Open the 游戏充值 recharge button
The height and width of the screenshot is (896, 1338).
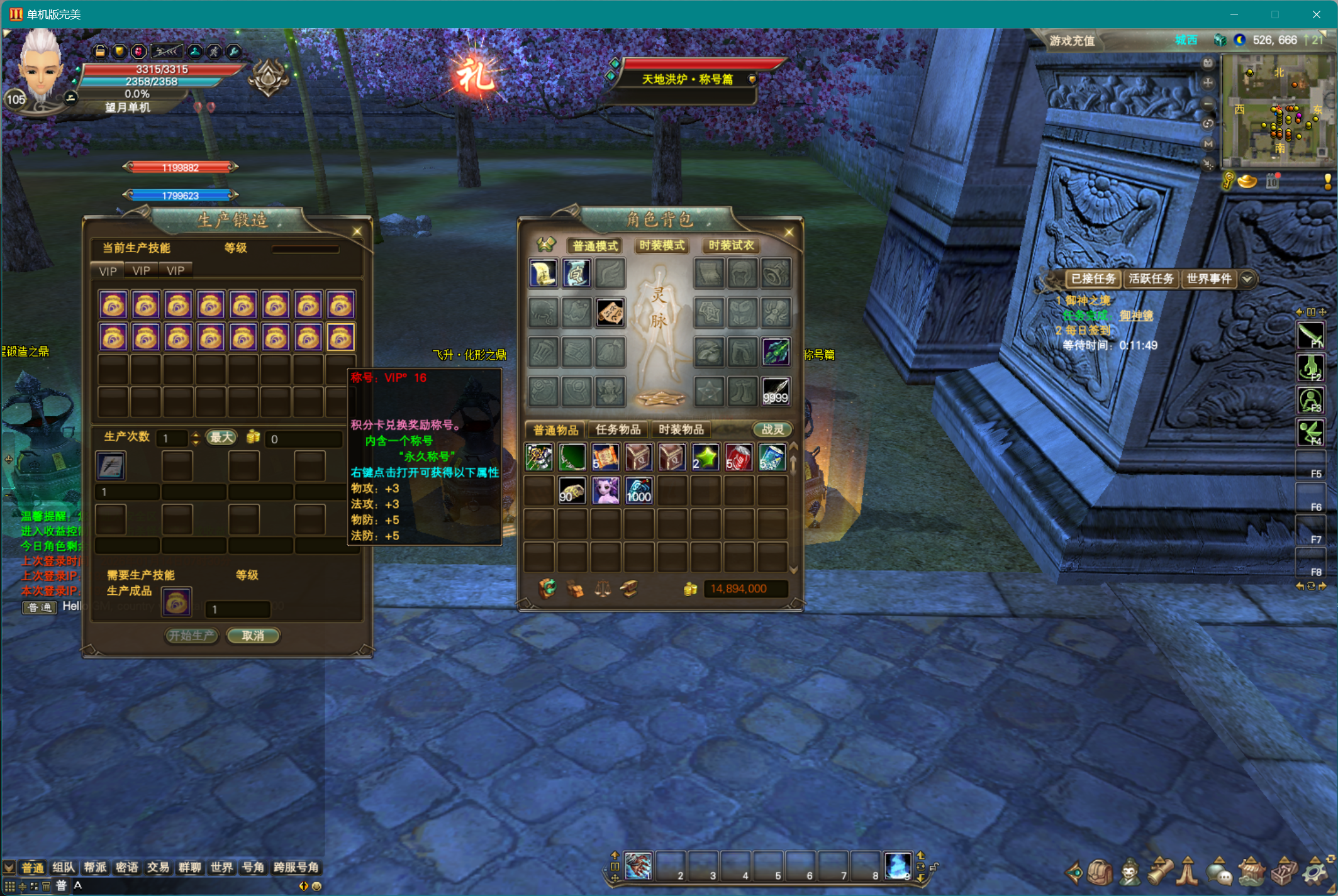coord(1072,41)
